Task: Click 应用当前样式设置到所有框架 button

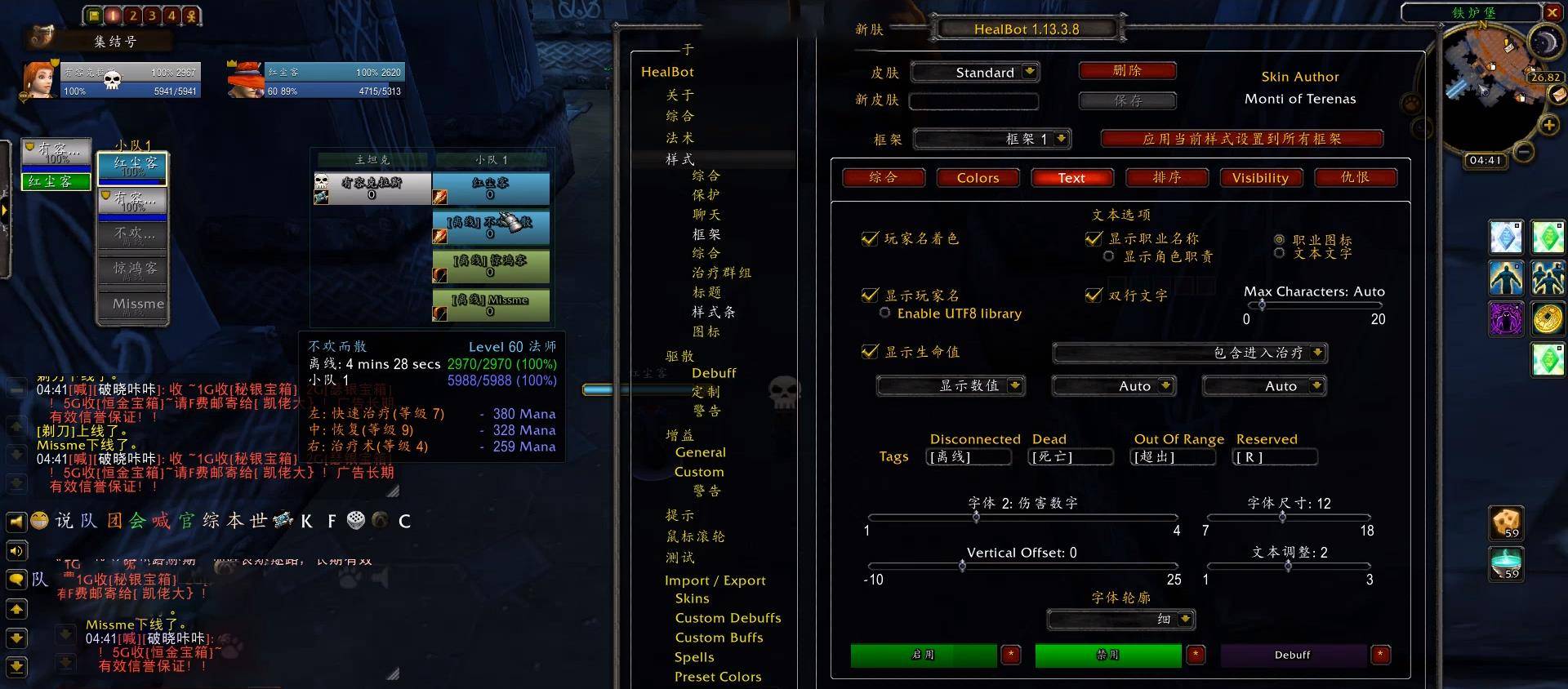Action: click(1242, 139)
